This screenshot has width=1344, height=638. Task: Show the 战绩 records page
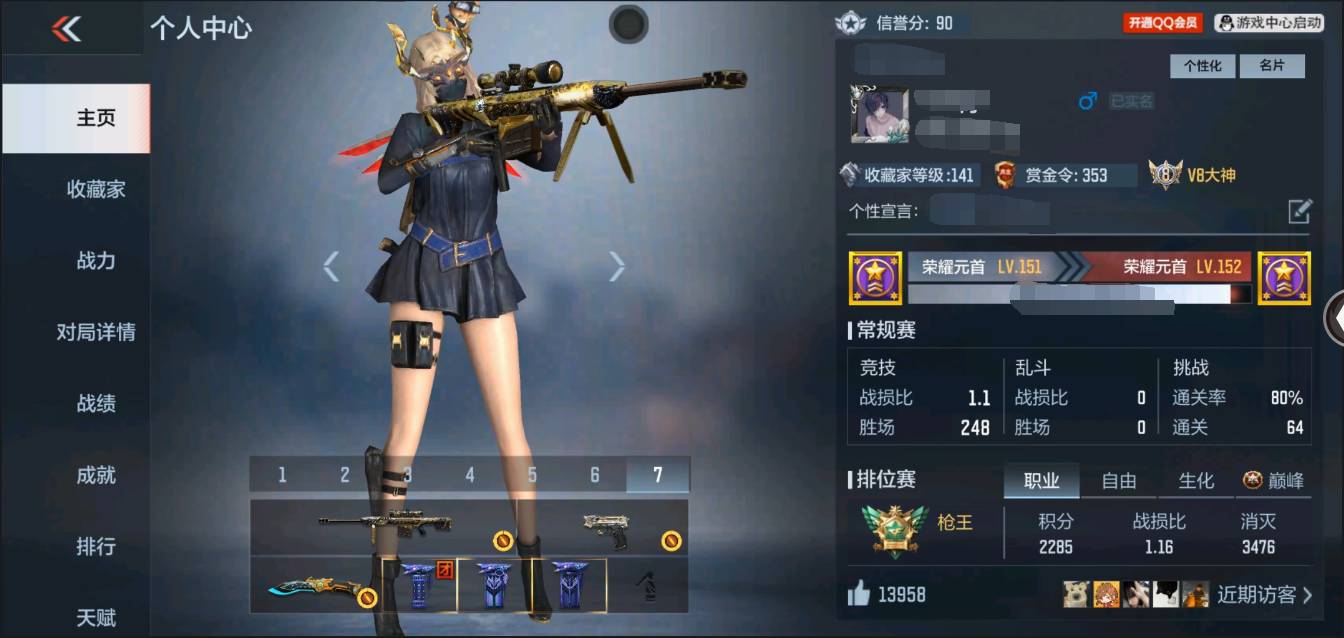96,404
